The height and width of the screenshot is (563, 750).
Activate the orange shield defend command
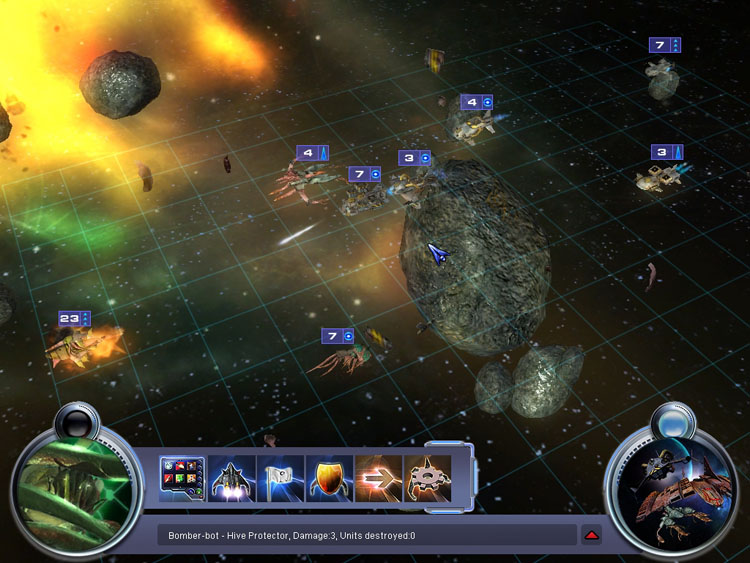click(329, 478)
